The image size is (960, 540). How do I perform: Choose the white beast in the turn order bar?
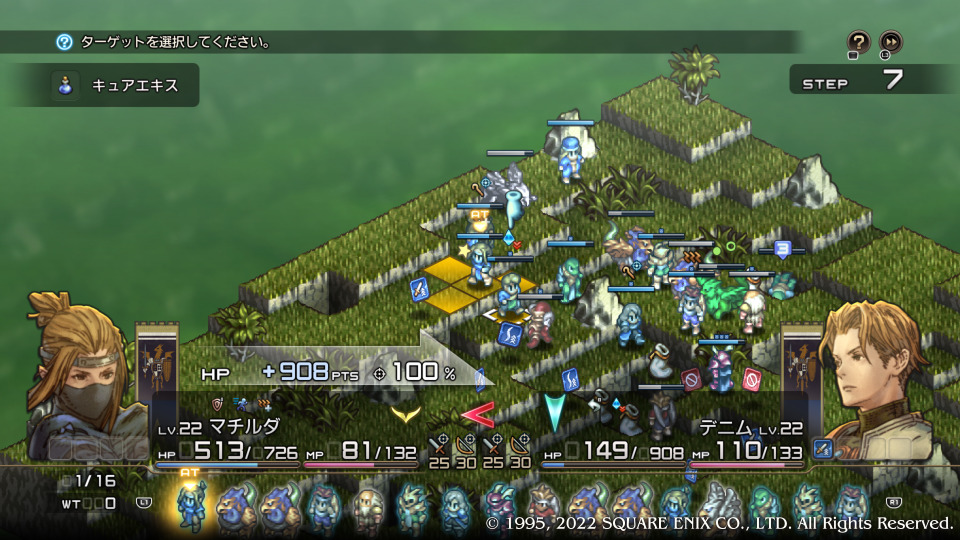click(x=718, y=505)
